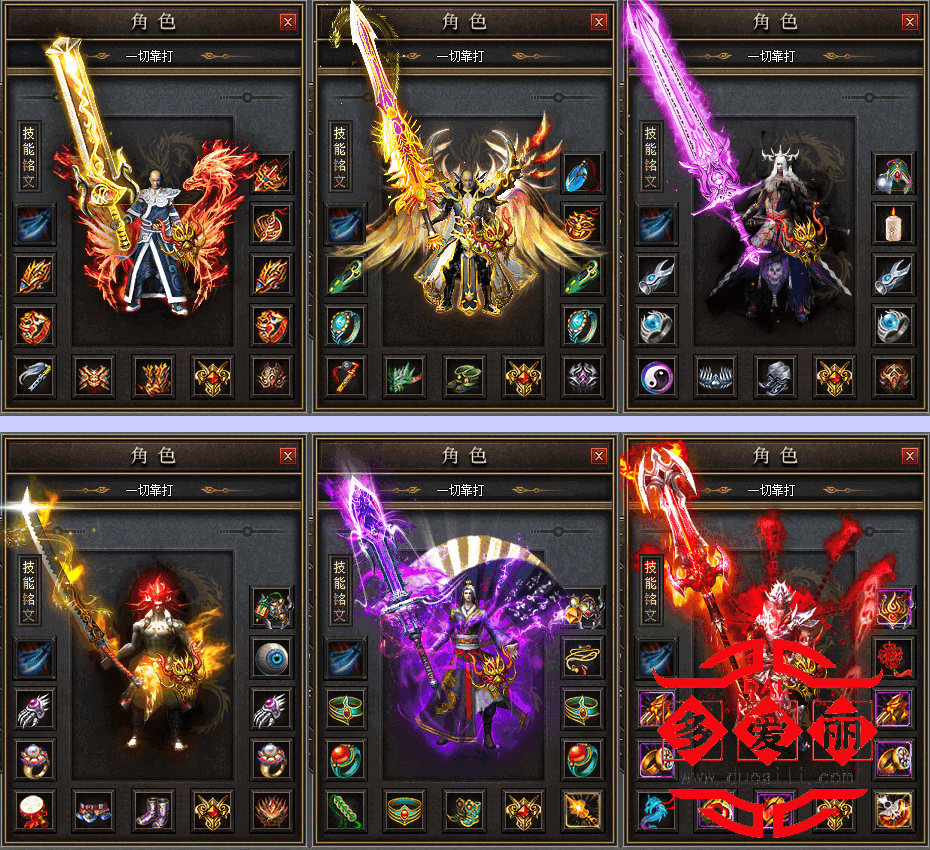Viewport: 930px width, 850px height.
Task: Select the green belt with red gem
Action: [404, 809]
